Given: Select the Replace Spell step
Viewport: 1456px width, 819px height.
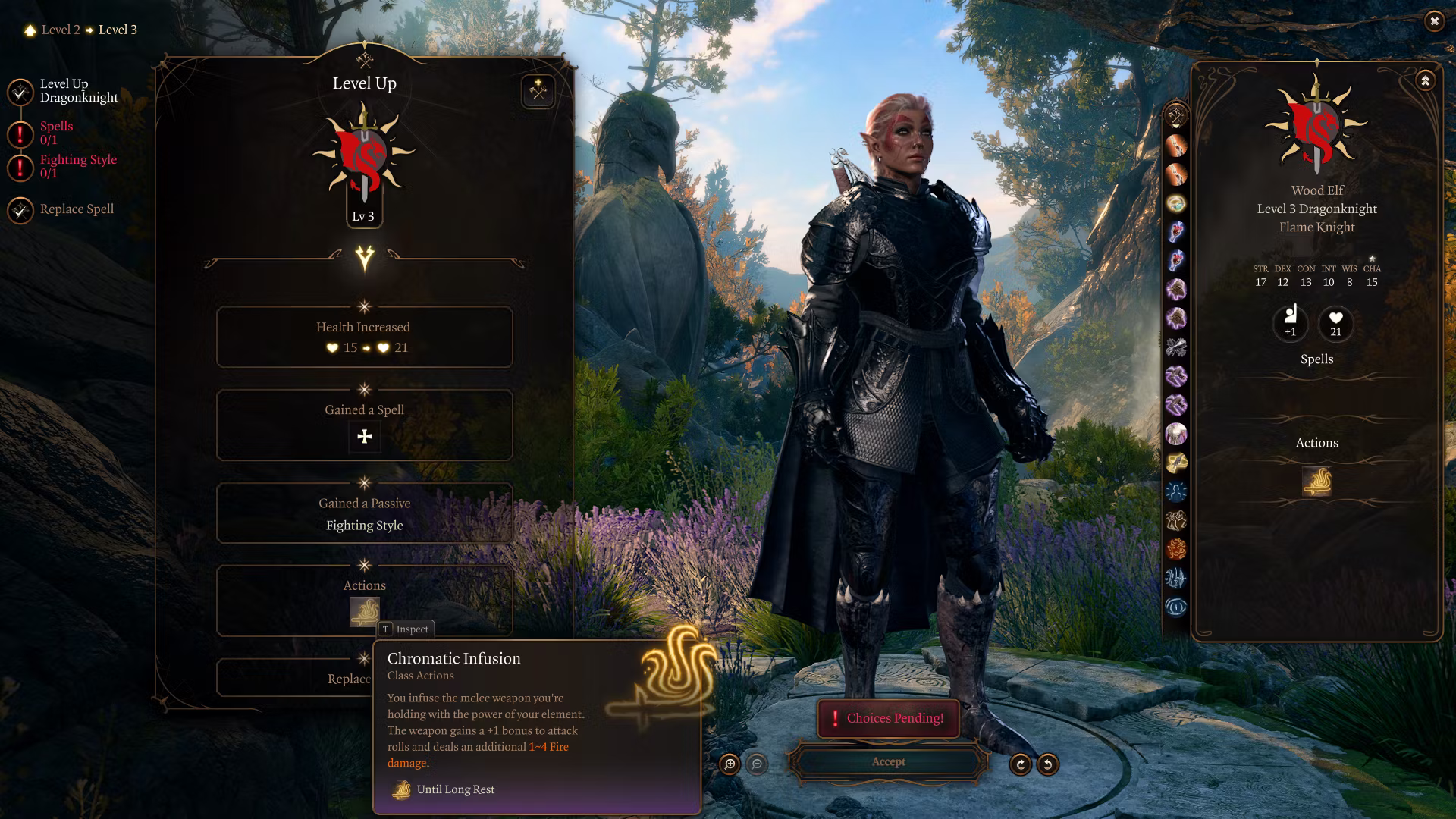Looking at the screenshot, I should 76,209.
